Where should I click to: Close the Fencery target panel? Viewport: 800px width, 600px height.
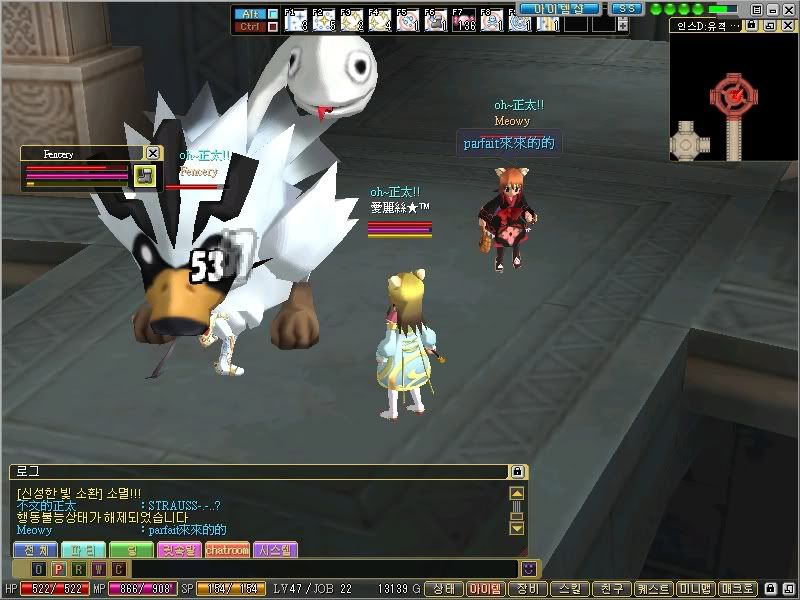(152, 153)
